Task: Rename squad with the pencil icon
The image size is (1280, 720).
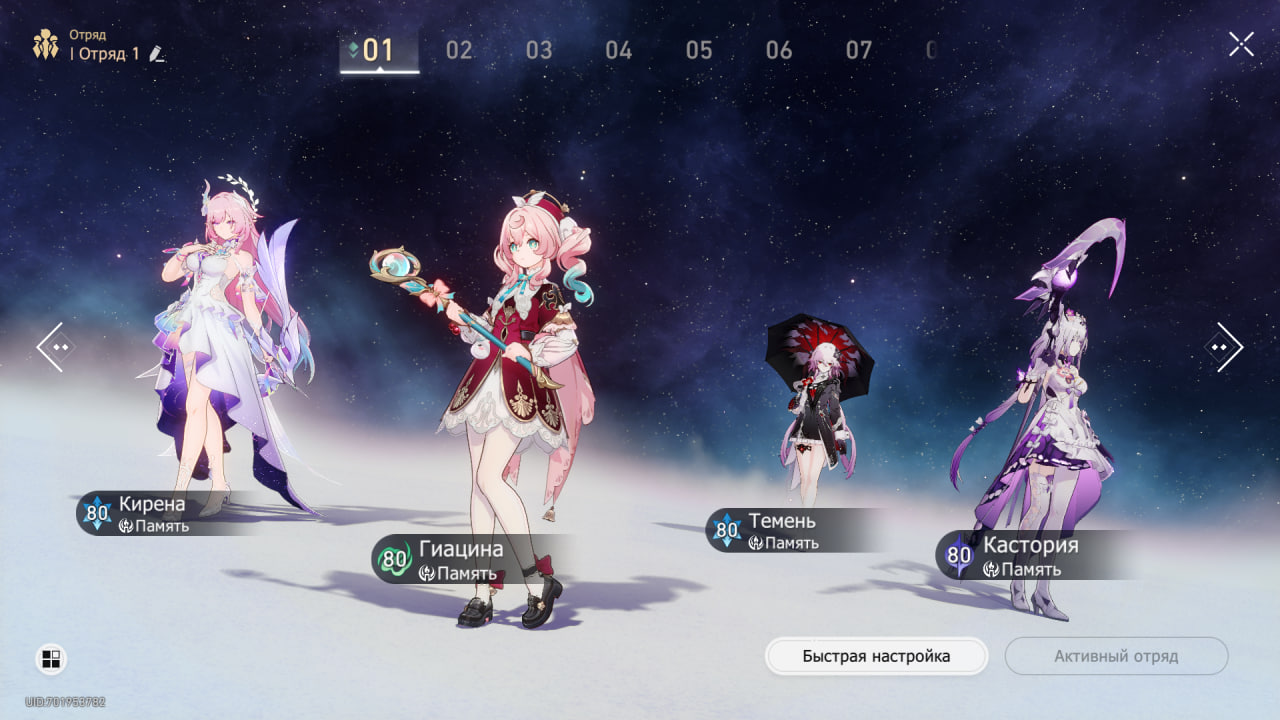Action: pos(156,54)
